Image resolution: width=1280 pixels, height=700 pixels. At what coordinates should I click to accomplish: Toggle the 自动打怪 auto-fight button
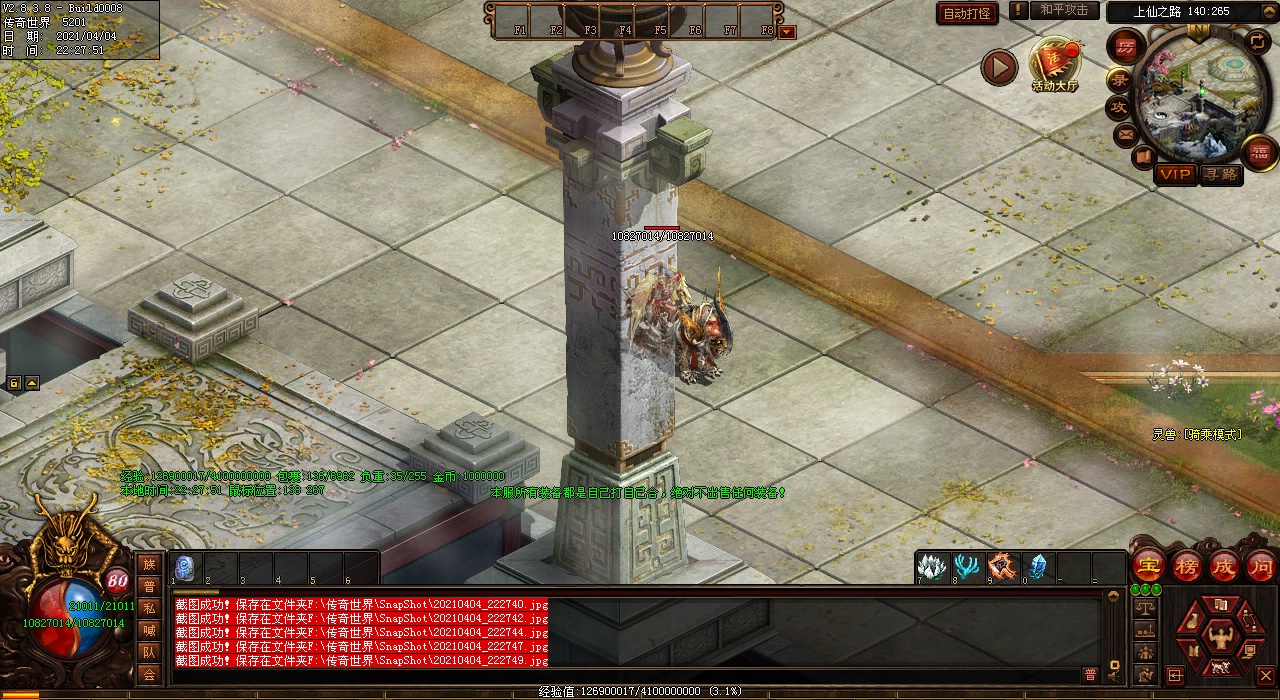(967, 13)
